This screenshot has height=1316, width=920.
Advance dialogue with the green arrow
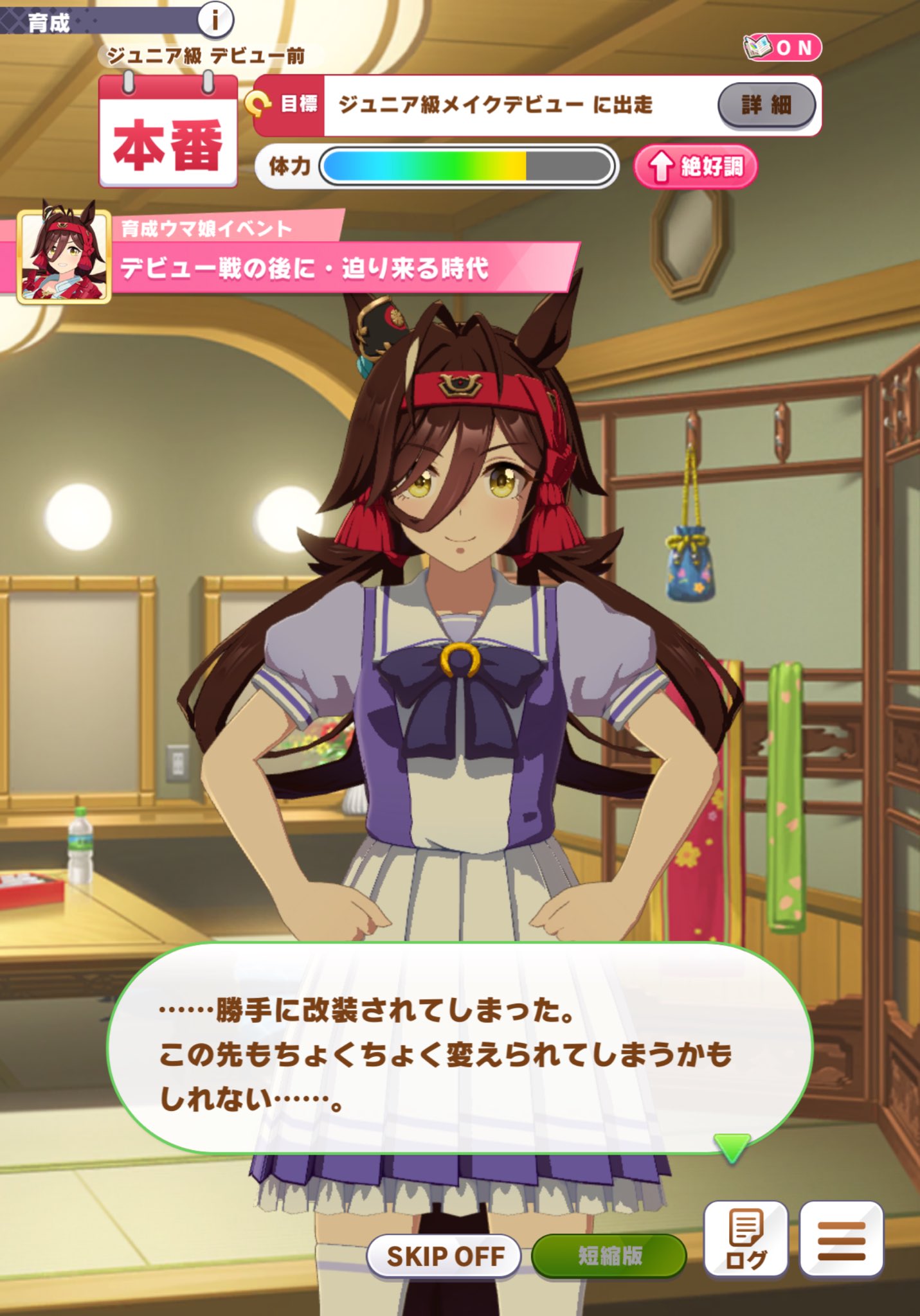731,1146
